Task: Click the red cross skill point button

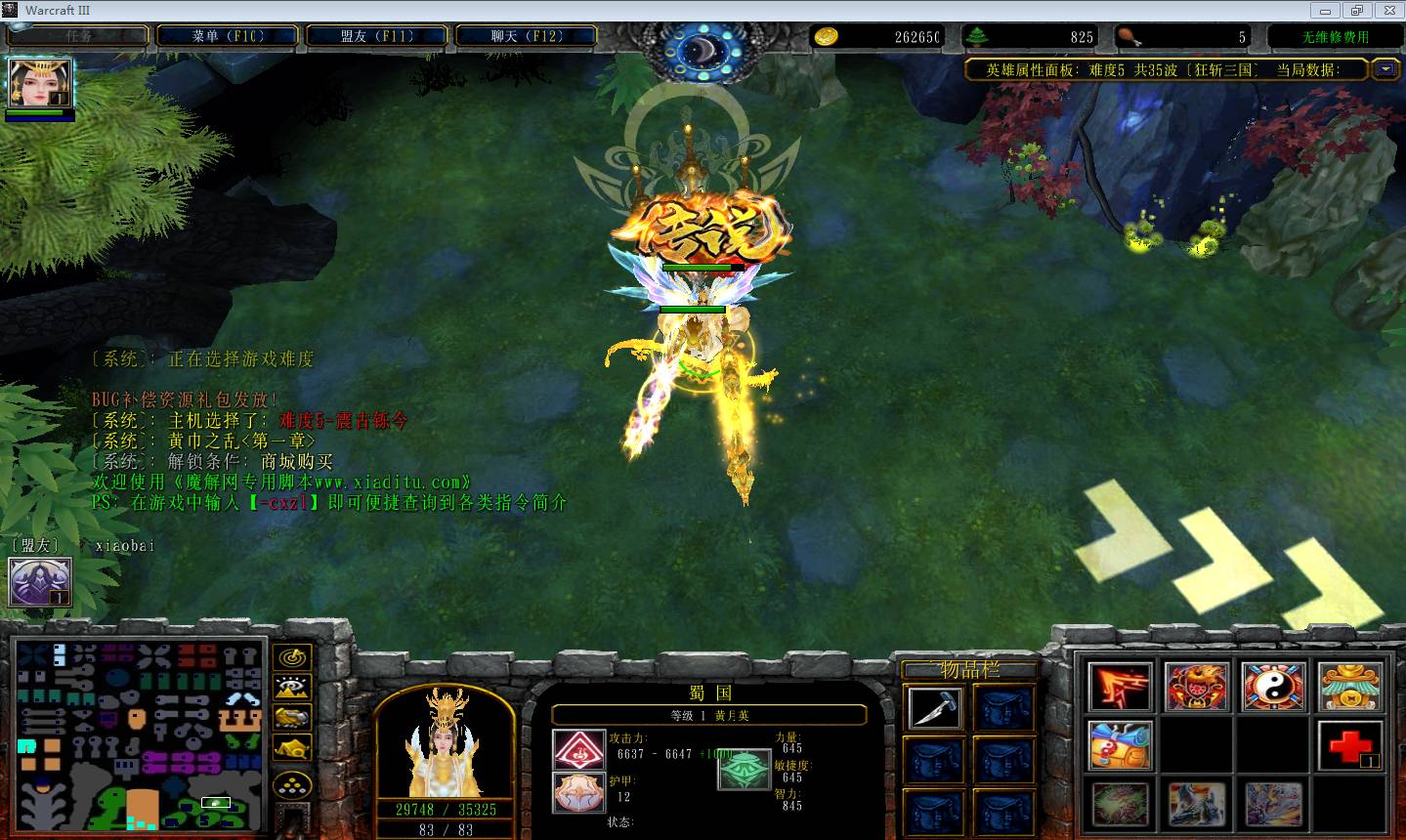Action: tap(1349, 745)
